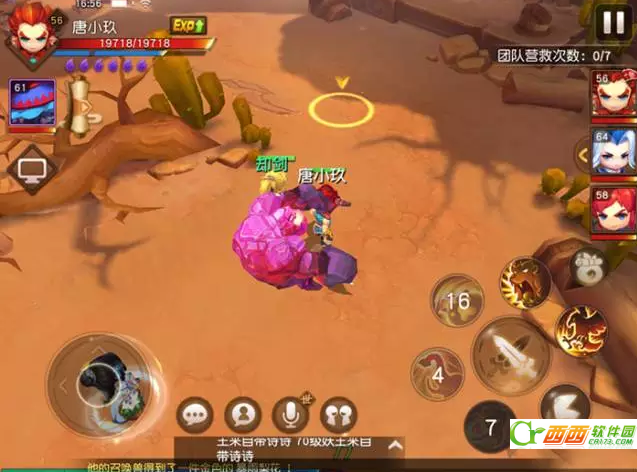Open the friends profile silhouette button

click(x=243, y=414)
